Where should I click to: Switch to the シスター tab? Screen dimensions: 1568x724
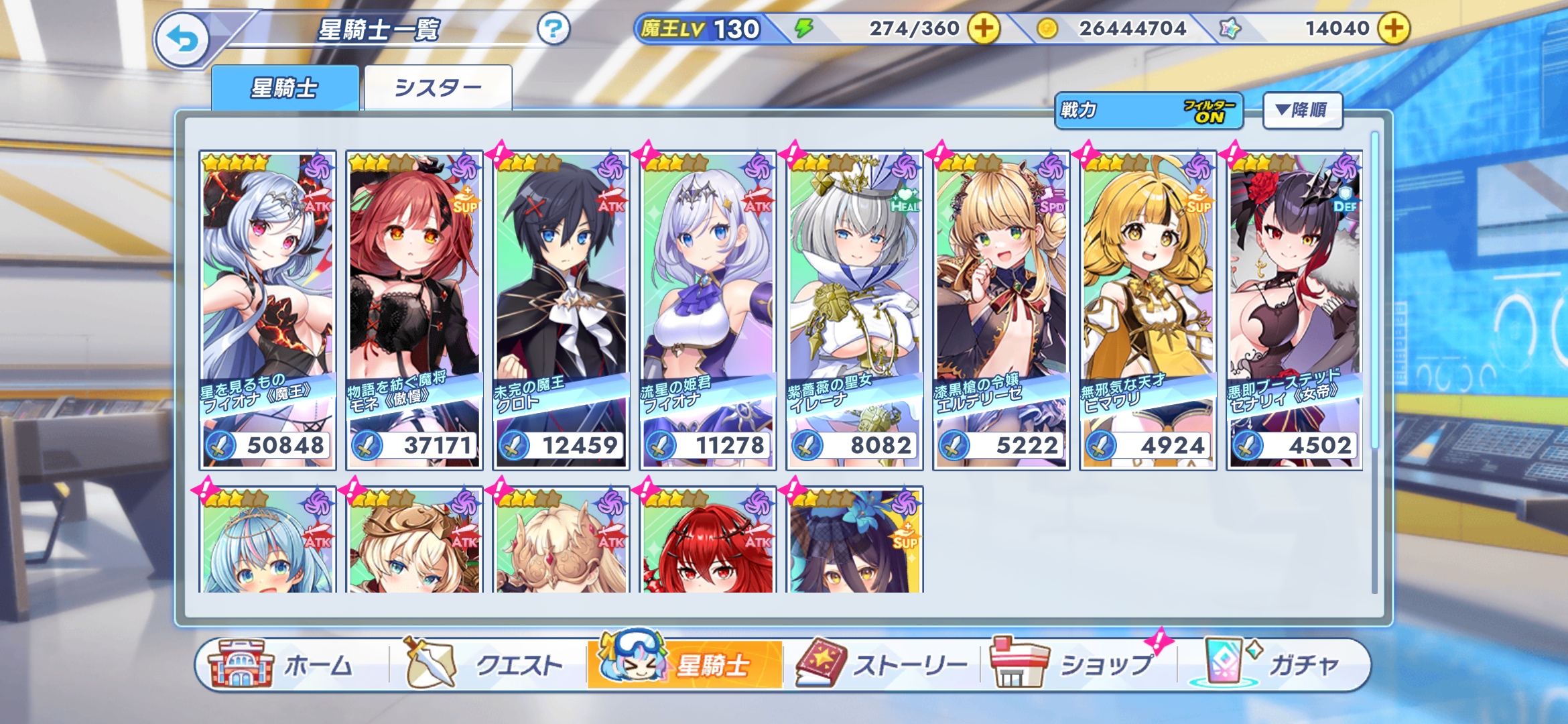tap(438, 88)
